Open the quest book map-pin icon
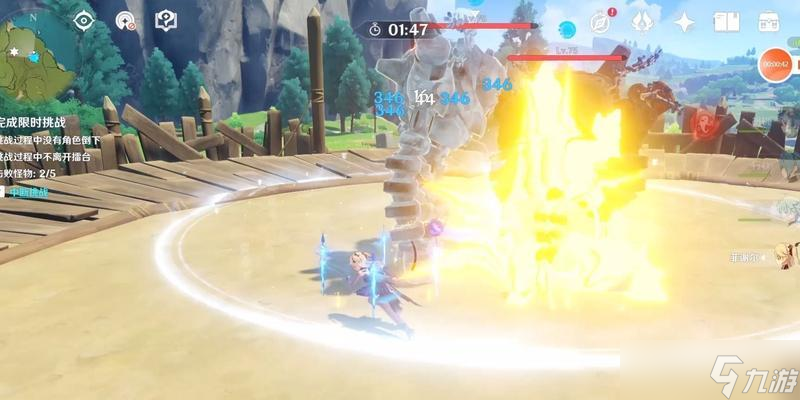This screenshot has width=800, height=400. pyautogui.click(x=165, y=20)
